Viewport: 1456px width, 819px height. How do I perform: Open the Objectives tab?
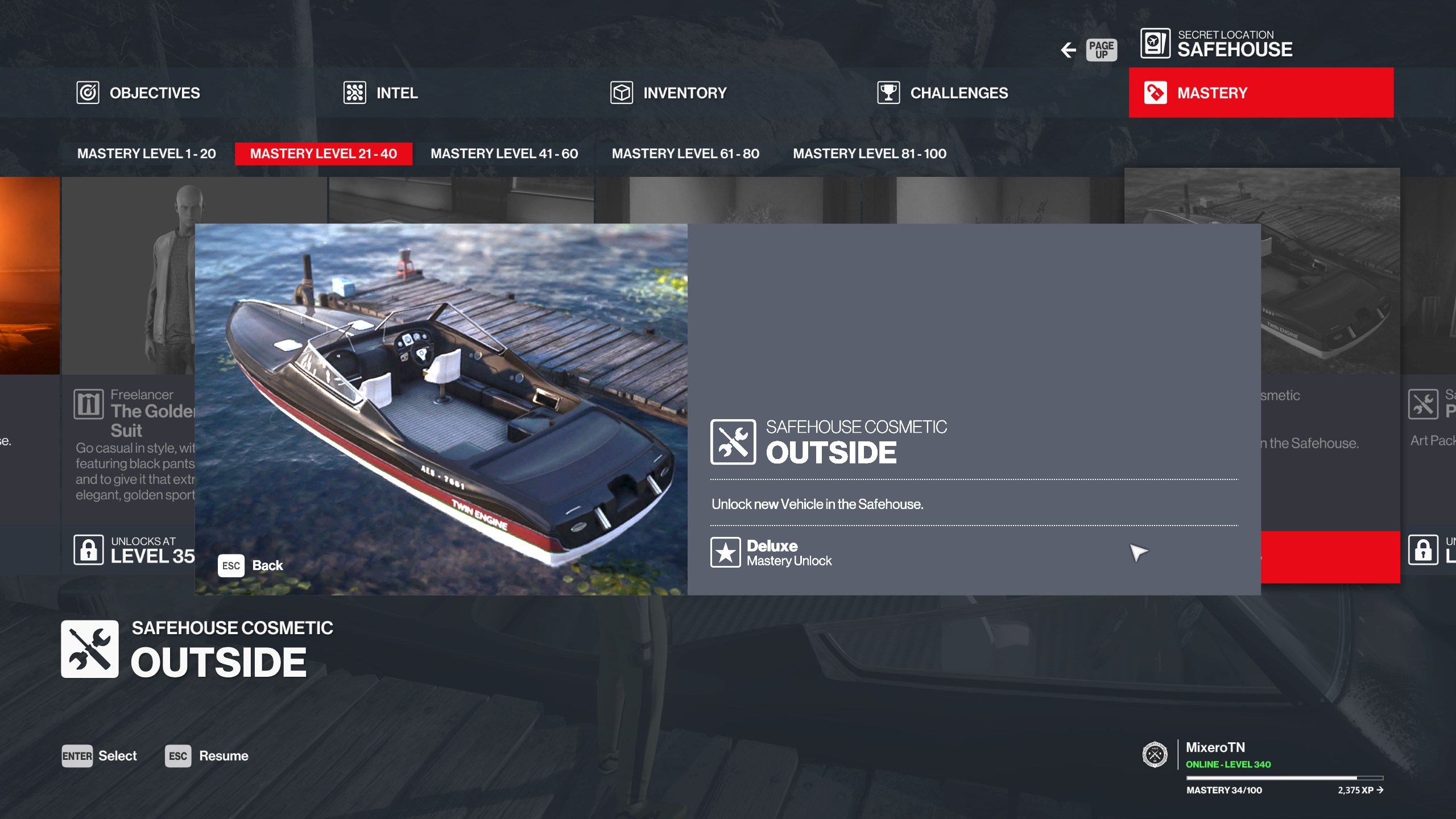click(x=138, y=93)
